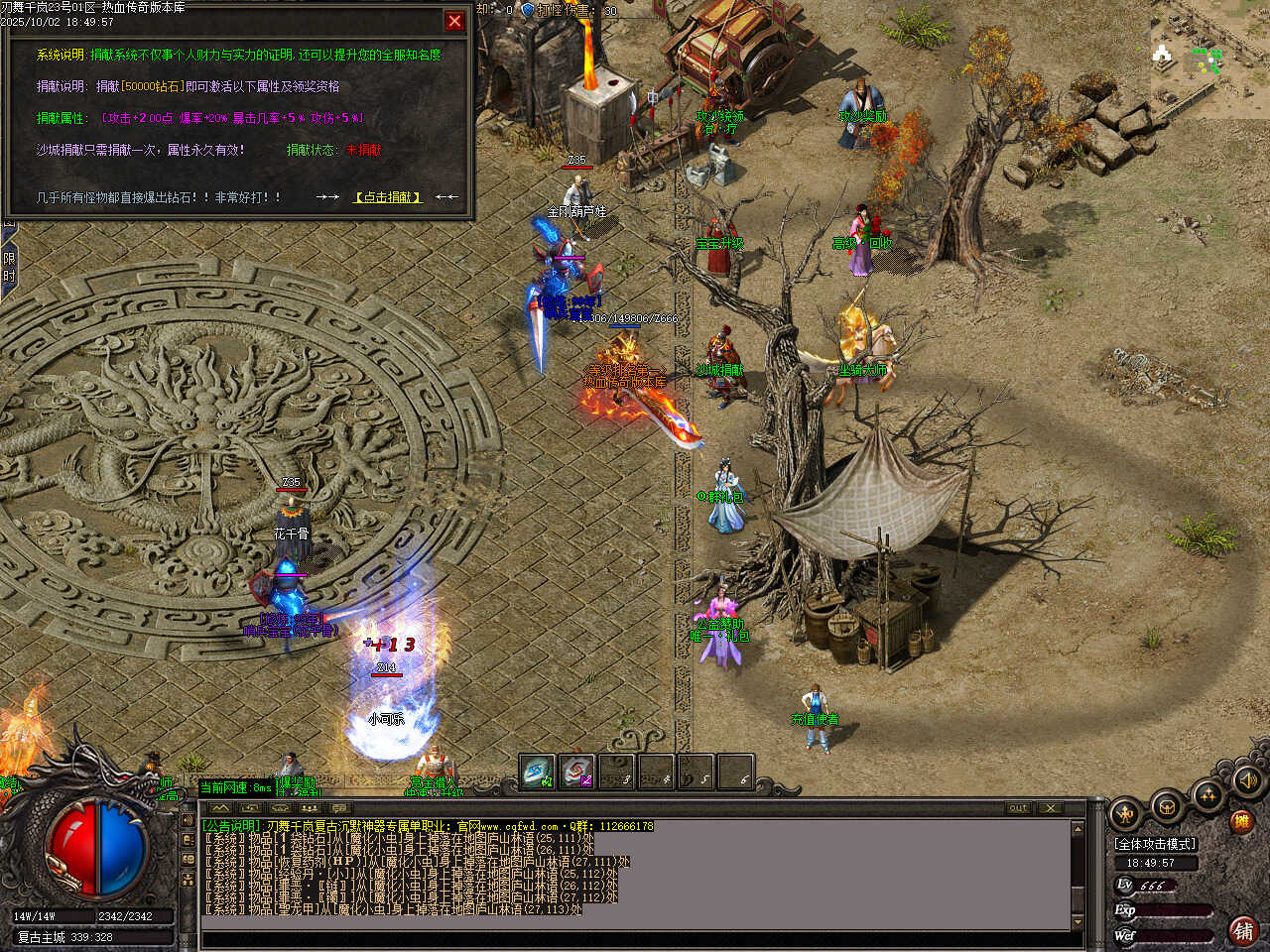Screen dimensions: 1270x952
Task: Switch the [全体攻击模式] attack mode label
Action: tap(1156, 844)
